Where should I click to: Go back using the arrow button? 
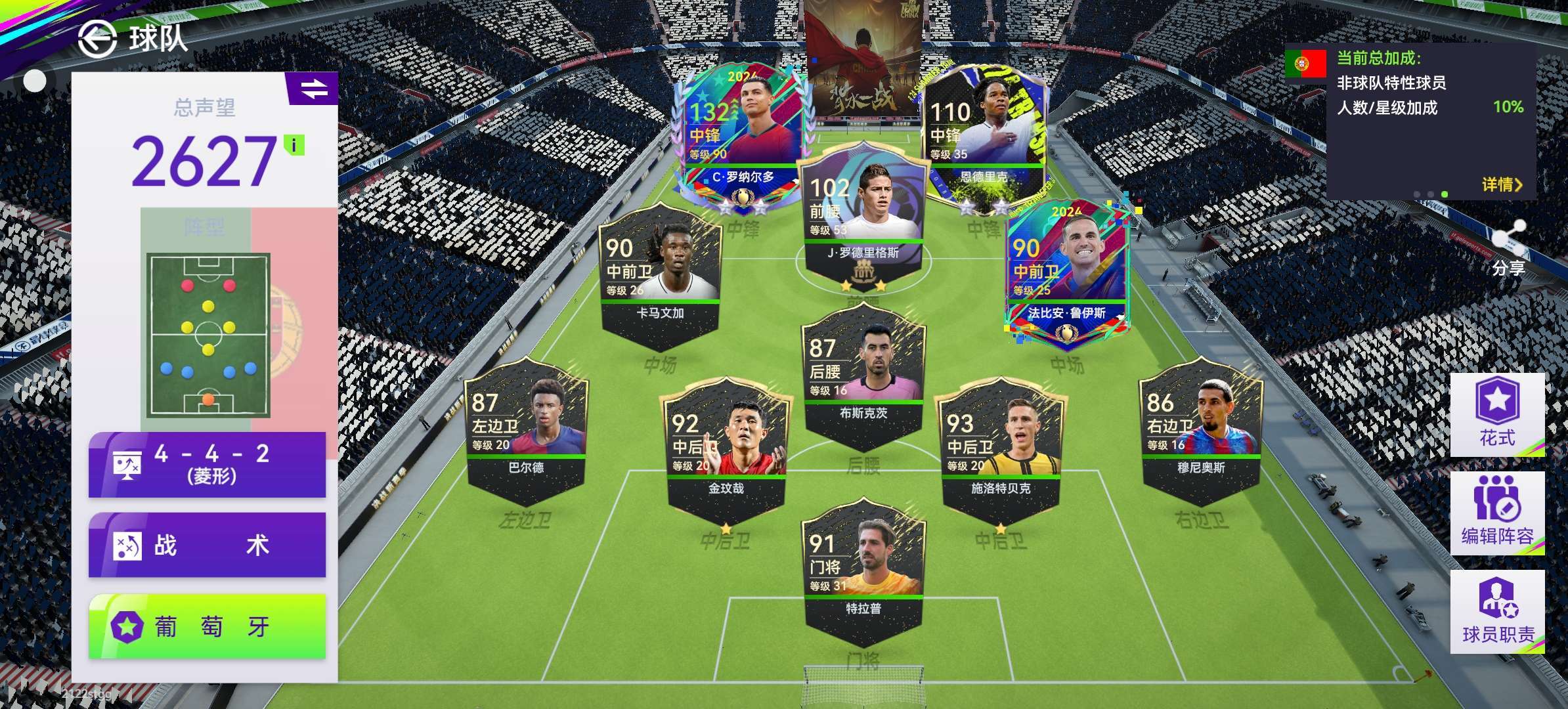pos(97,39)
